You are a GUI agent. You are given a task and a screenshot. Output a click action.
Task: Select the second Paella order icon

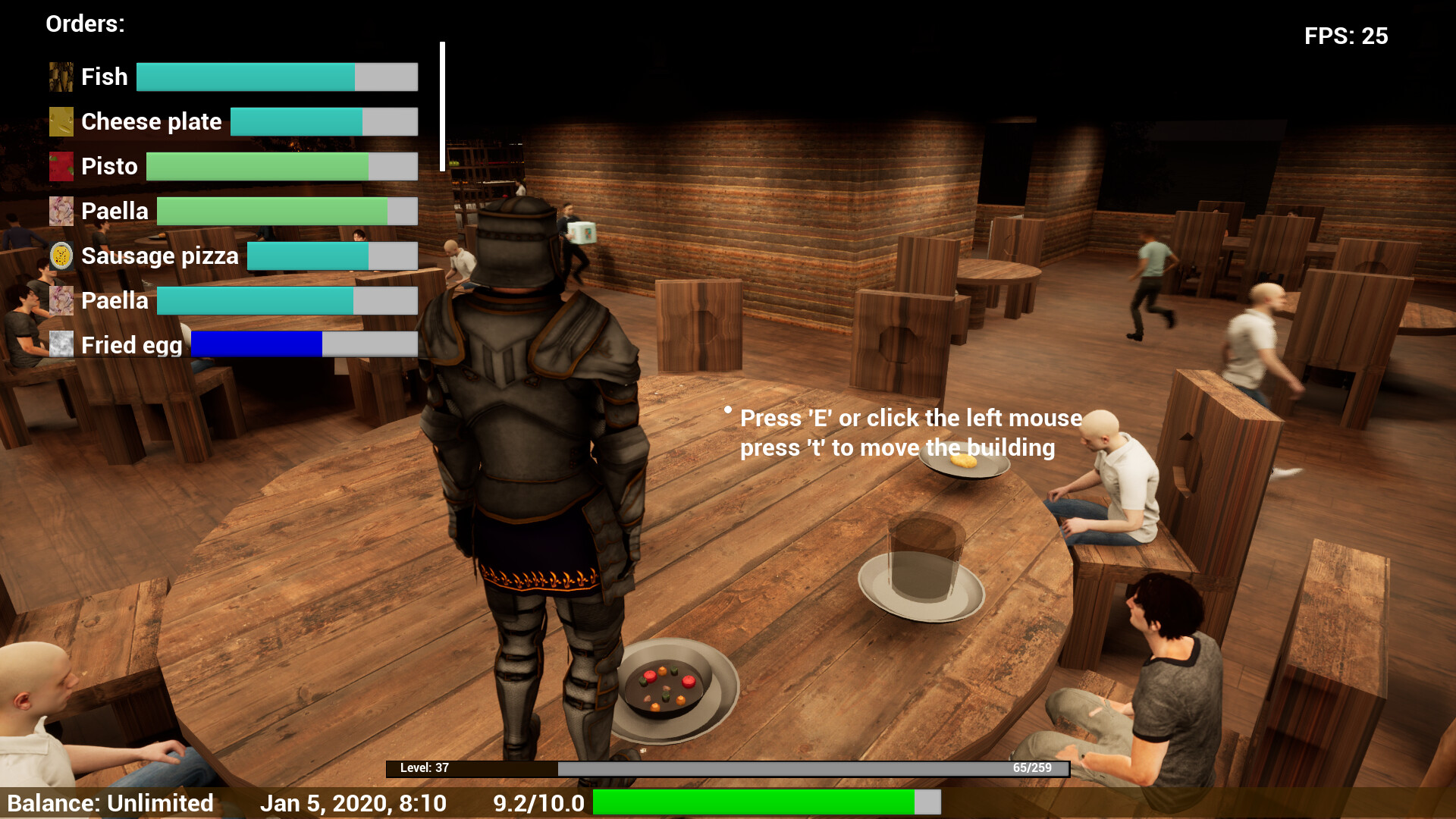pos(61,300)
